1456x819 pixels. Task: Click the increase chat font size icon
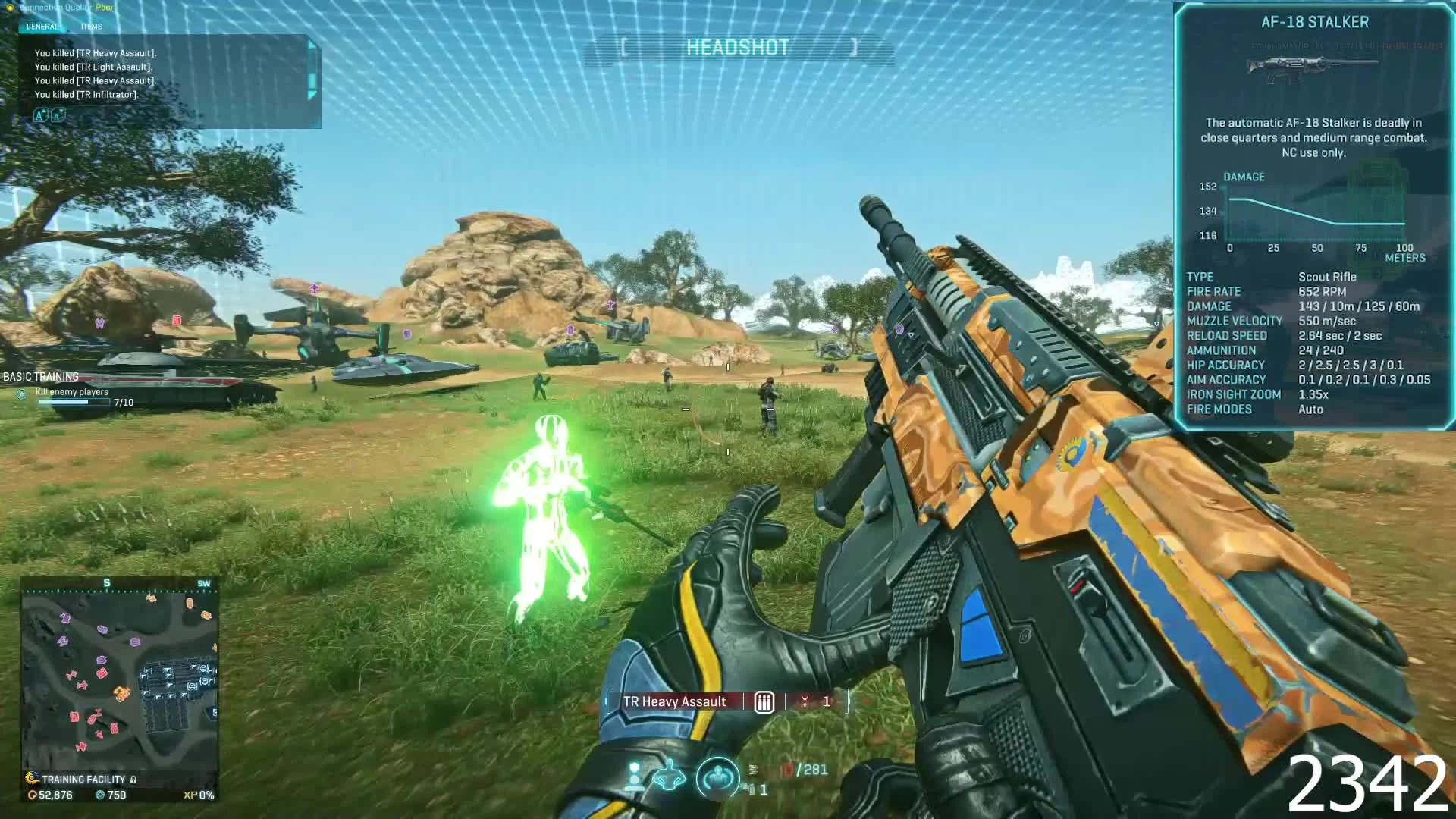pyautogui.click(x=39, y=115)
